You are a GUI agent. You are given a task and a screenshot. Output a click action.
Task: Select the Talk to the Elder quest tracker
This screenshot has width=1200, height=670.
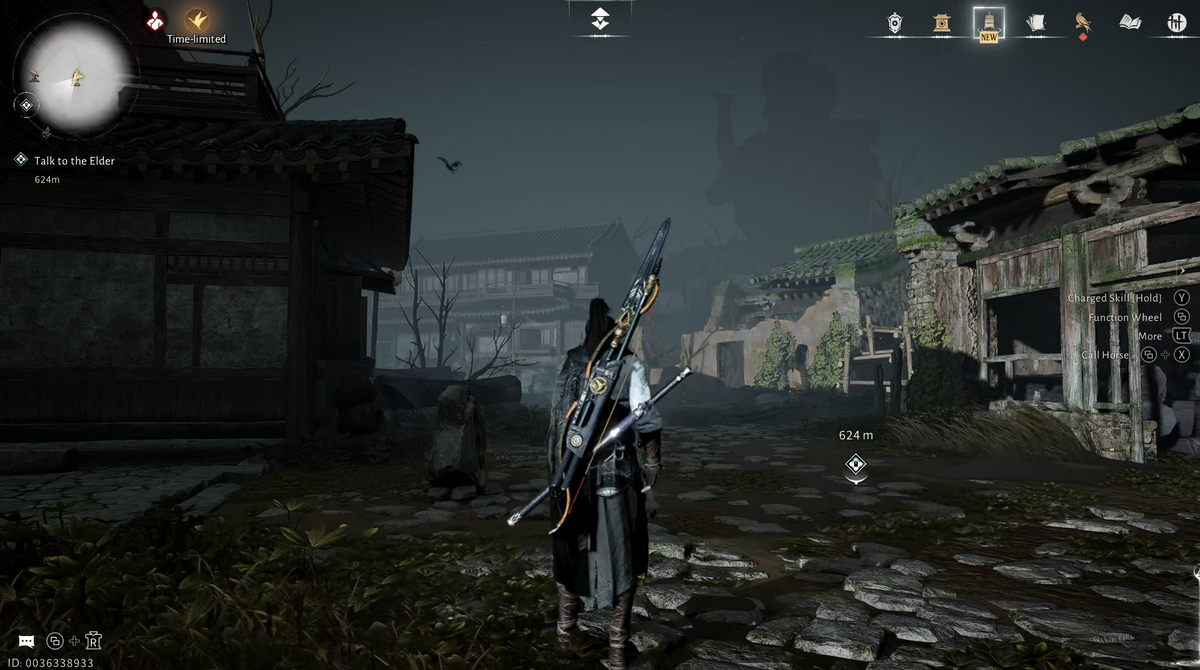click(x=74, y=160)
